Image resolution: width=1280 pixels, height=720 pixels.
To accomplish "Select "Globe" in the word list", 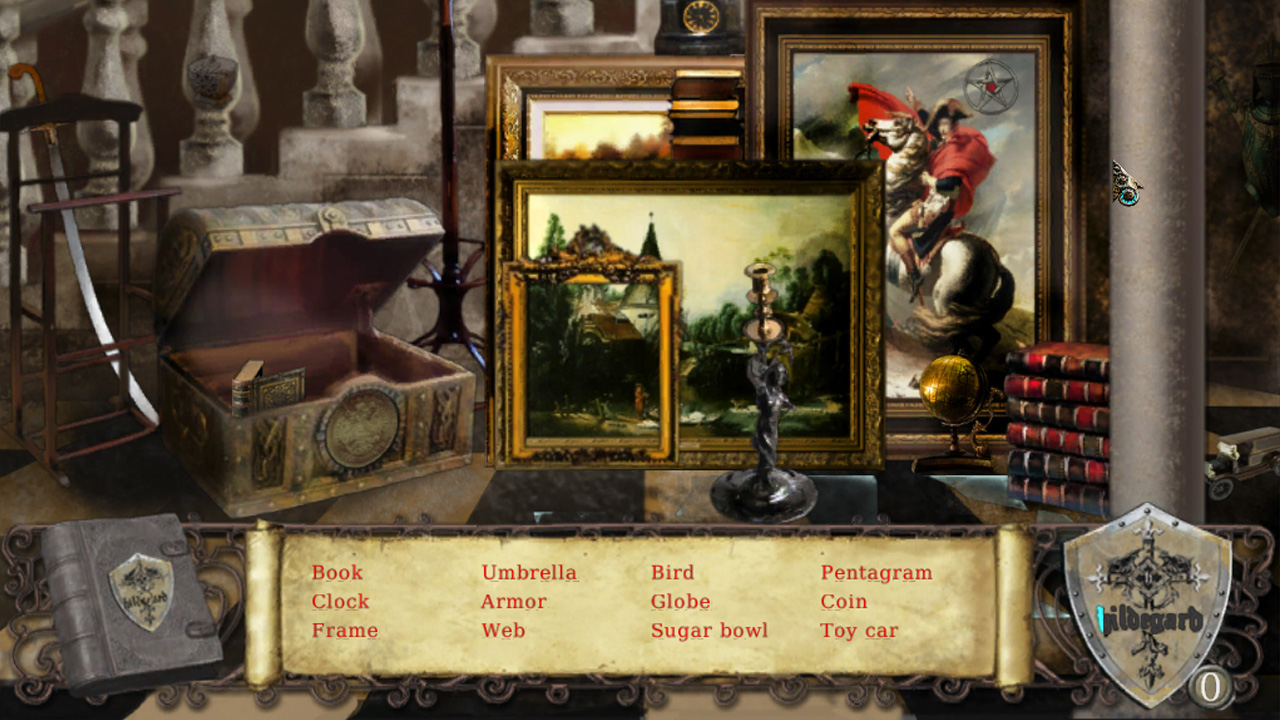I will pos(681,602).
